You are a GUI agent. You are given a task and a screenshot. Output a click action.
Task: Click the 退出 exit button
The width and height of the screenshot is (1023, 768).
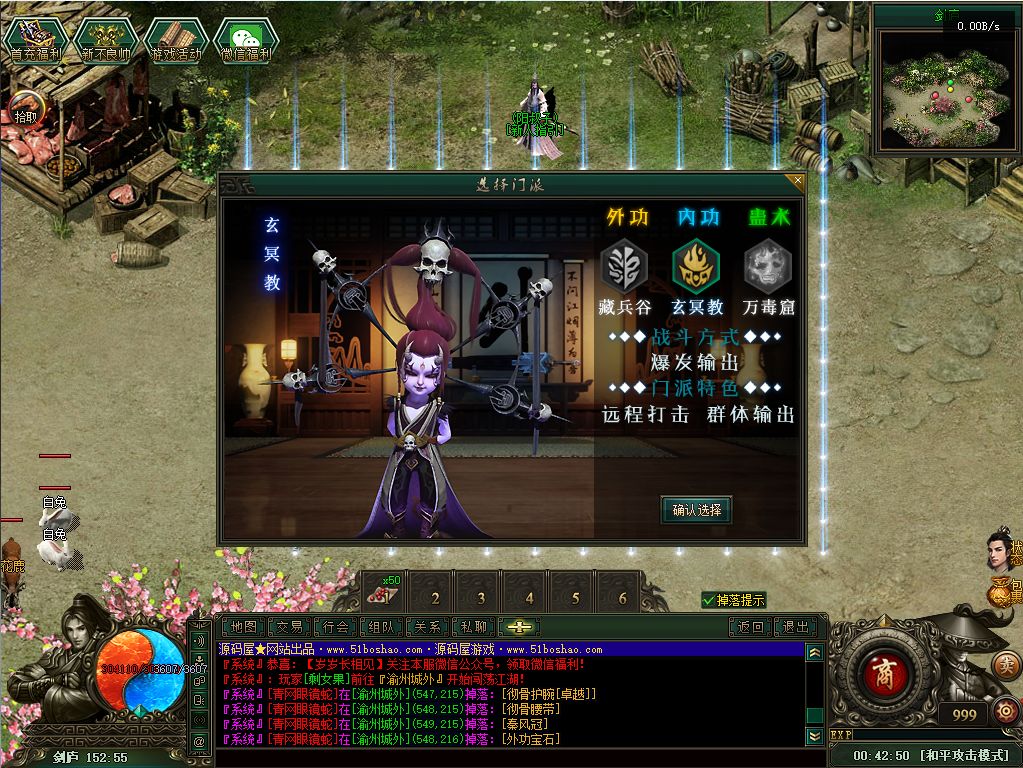point(797,627)
